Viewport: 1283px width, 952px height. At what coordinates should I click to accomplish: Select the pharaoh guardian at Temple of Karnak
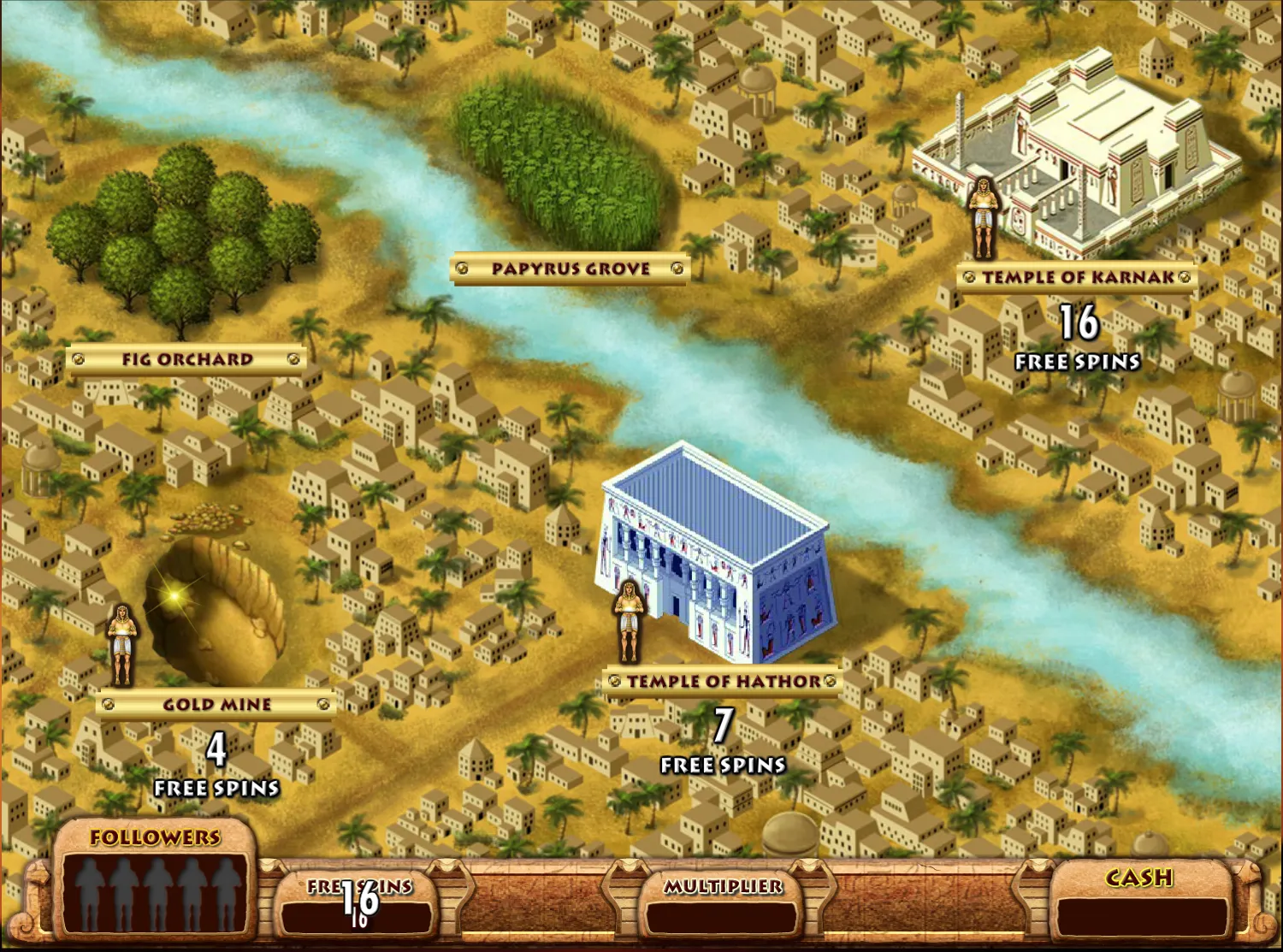984,218
